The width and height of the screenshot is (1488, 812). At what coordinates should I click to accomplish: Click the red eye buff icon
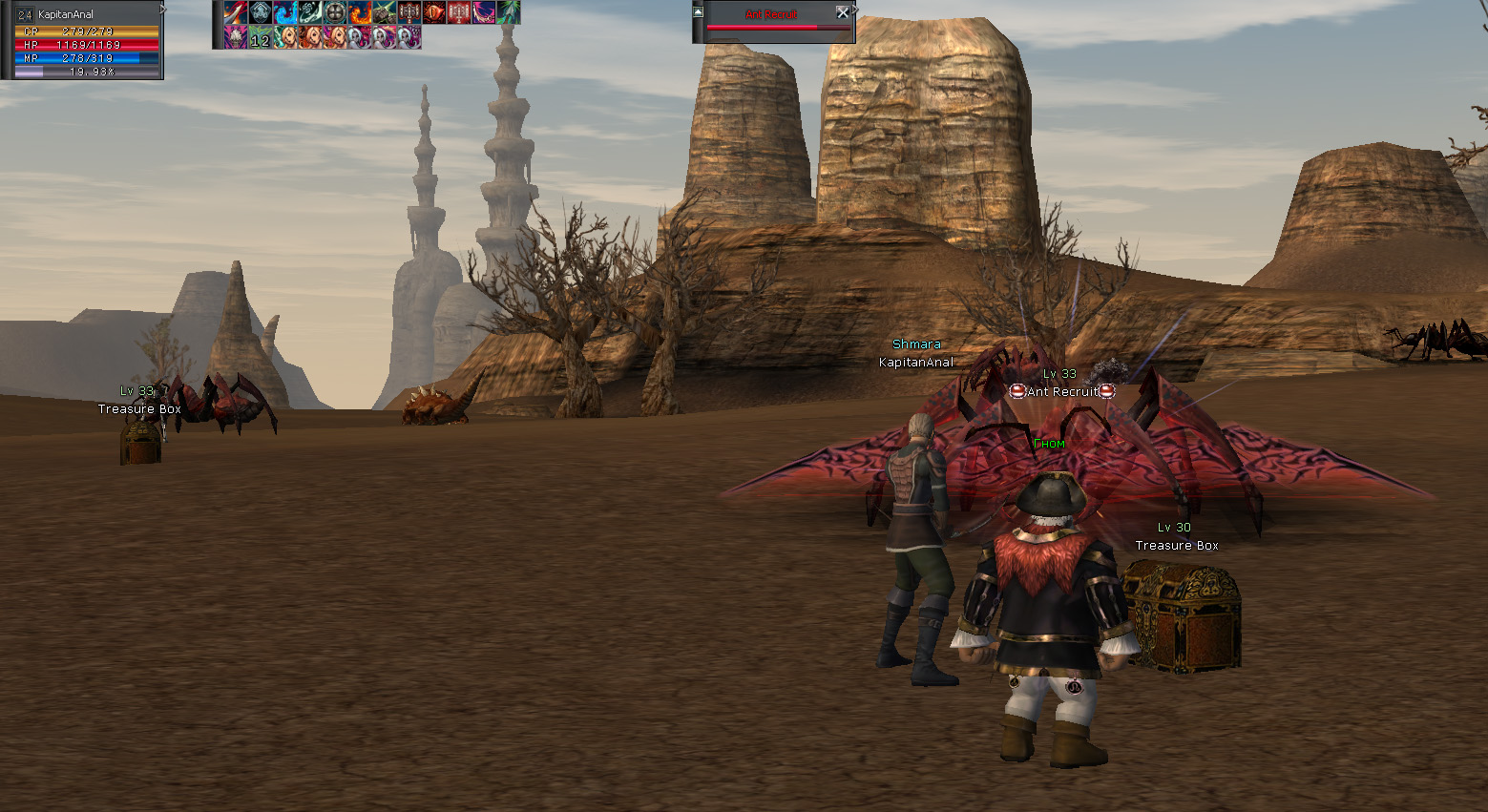pos(434,12)
